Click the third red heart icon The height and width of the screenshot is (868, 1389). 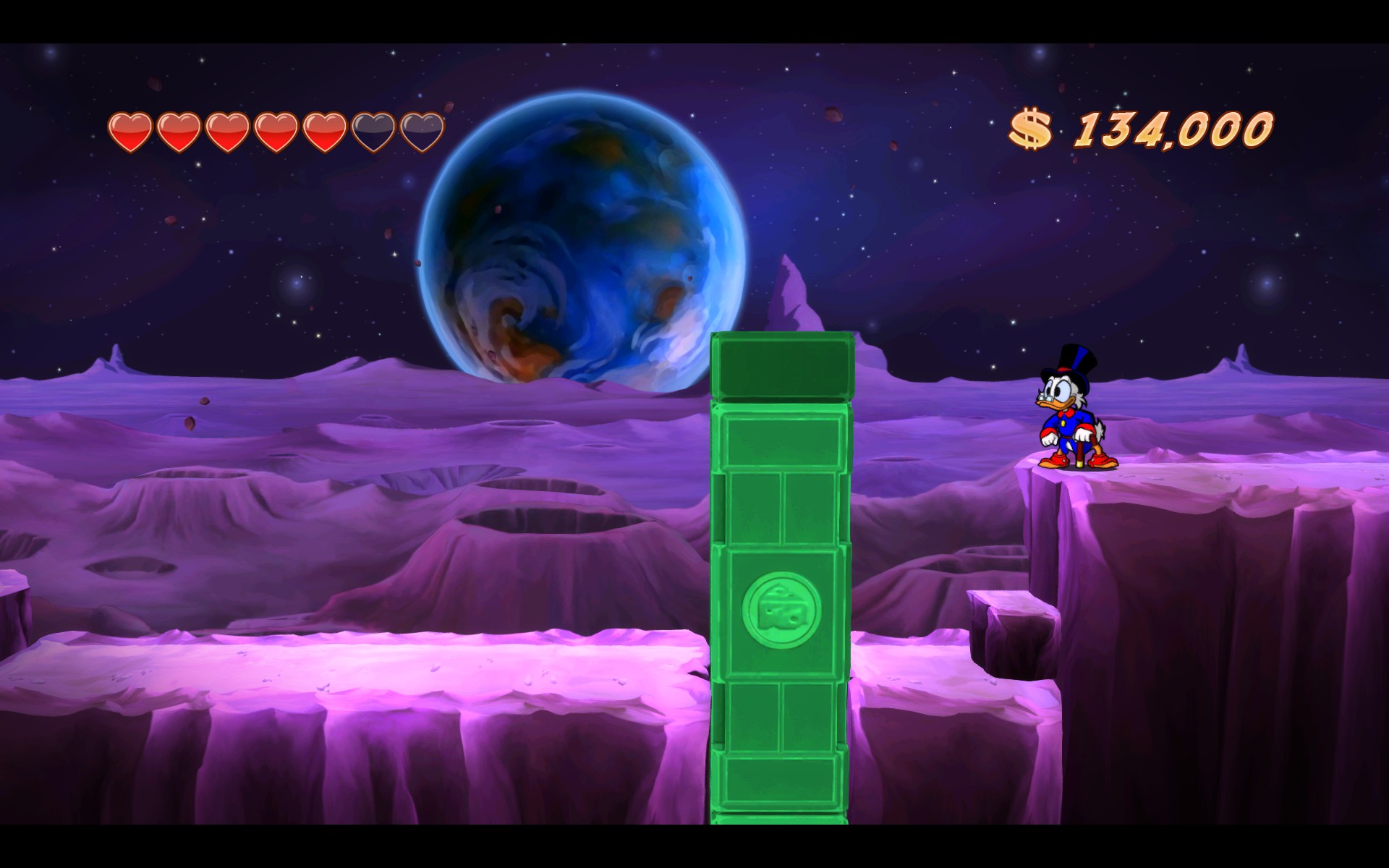229,130
